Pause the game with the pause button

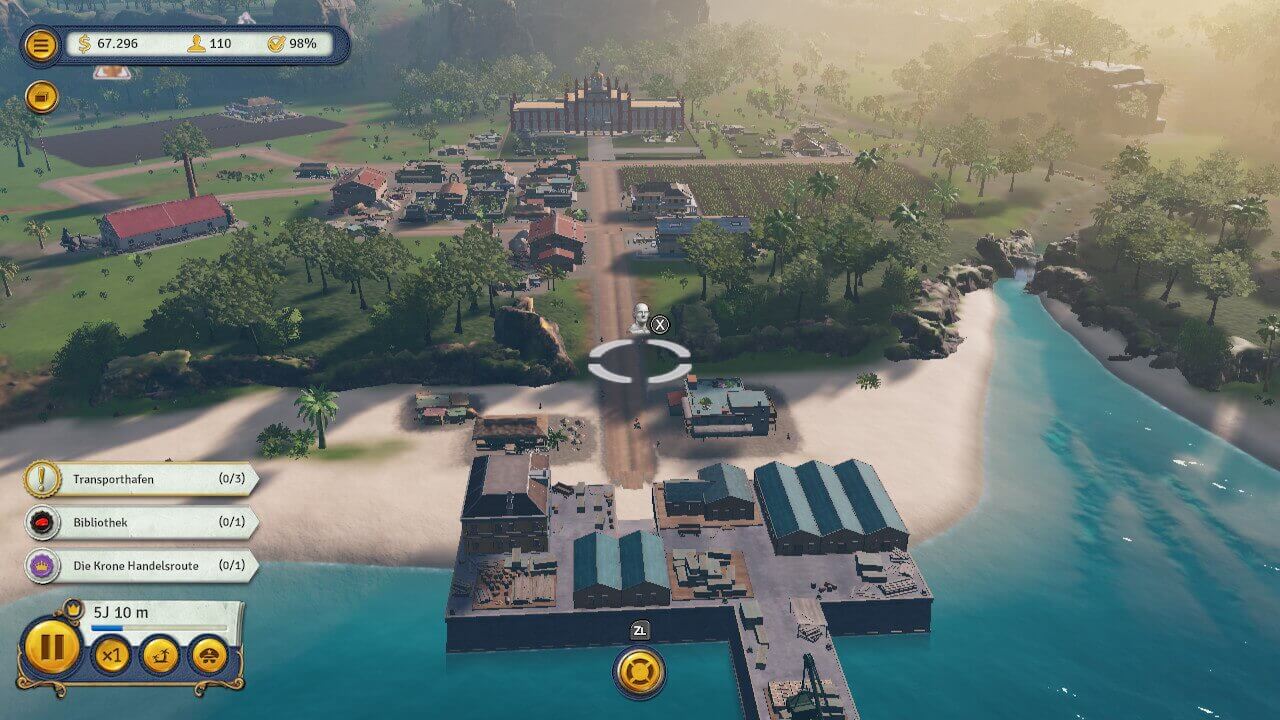pos(51,647)
